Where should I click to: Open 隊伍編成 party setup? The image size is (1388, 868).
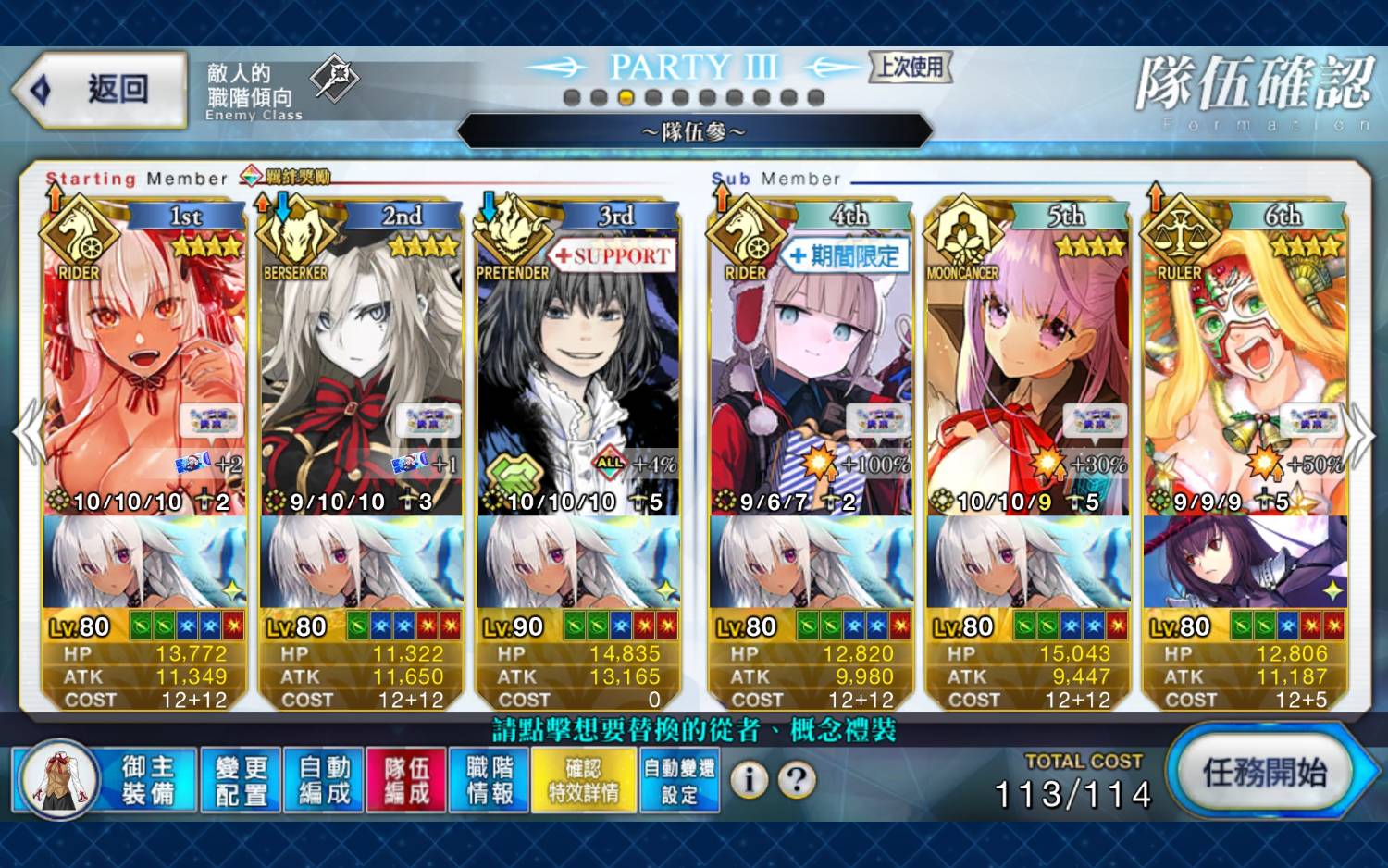point(406,780)
